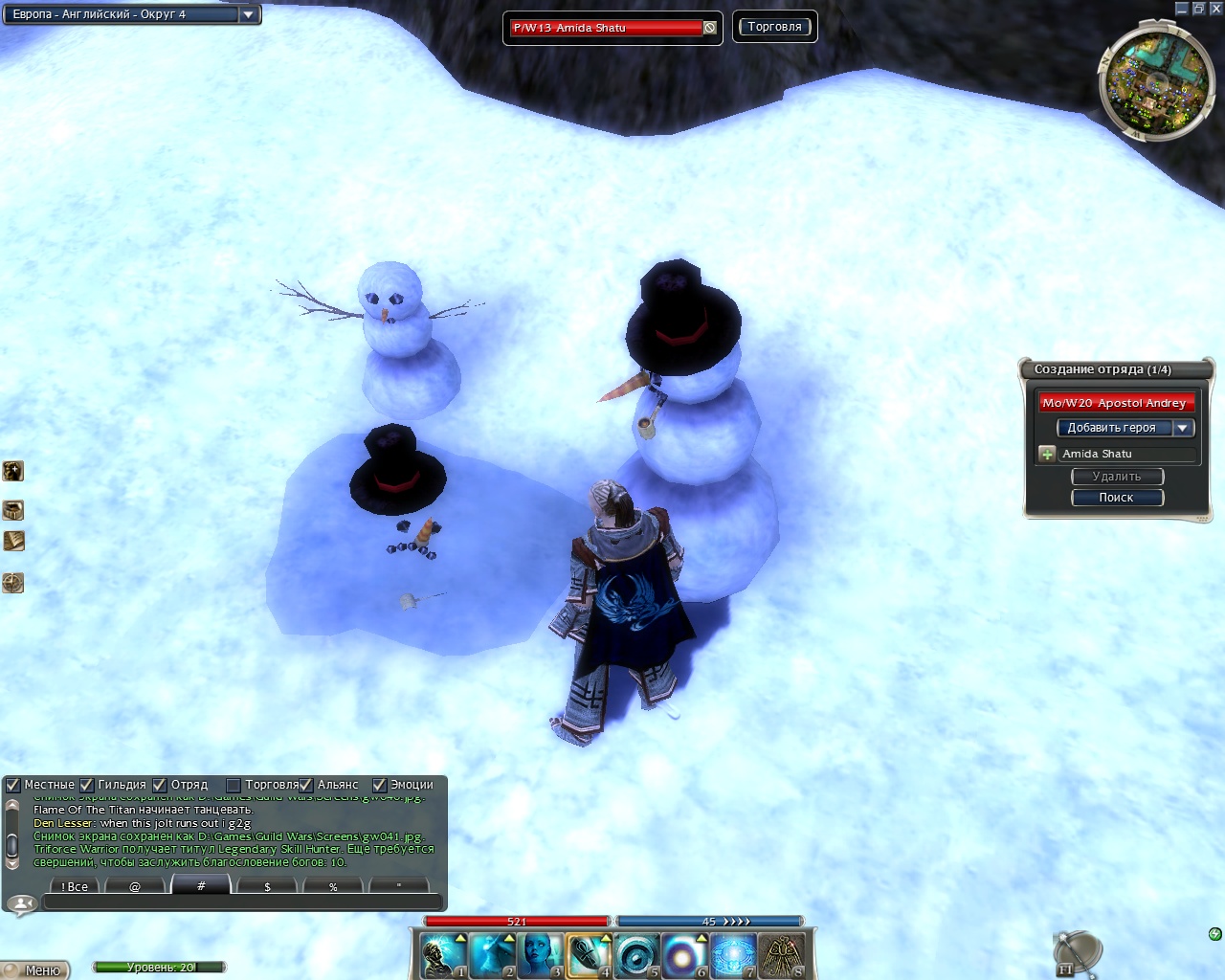Viewport: 1225px width, 980px height.
Task: Close the game window
Action: pyautogui.click(x=1215, y=9)
